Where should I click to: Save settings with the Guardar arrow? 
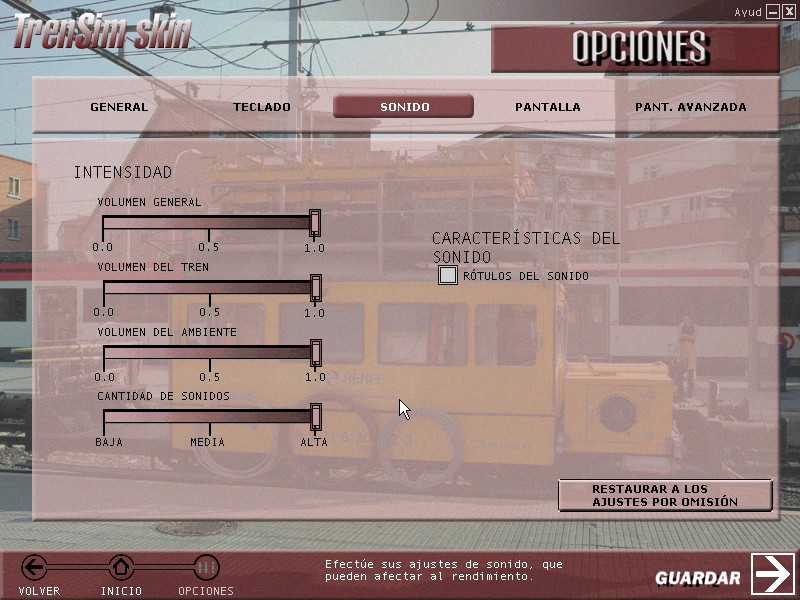(772, 574)
